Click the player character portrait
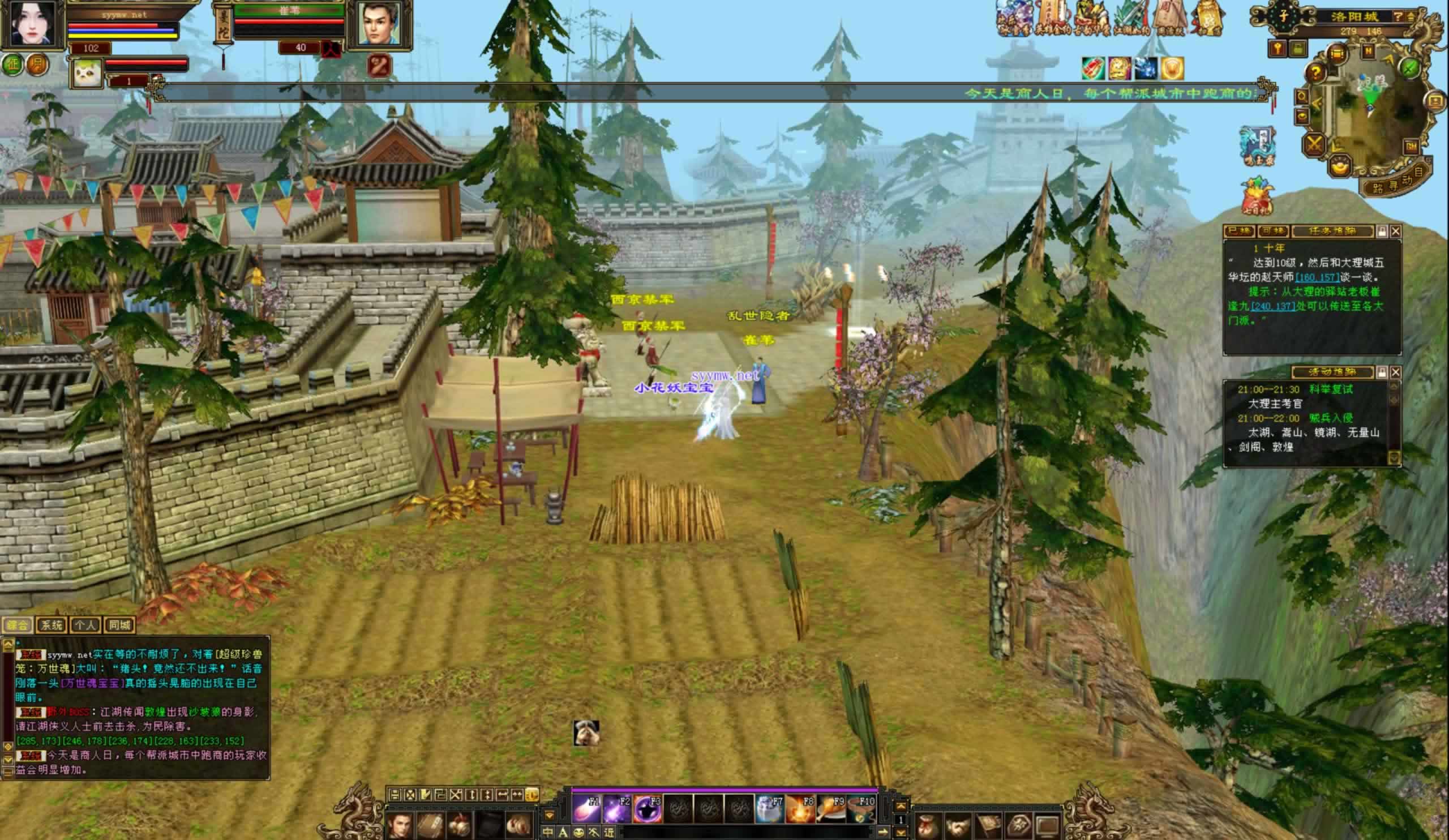This screenshot has width=1449, height=840. (32, 24)
